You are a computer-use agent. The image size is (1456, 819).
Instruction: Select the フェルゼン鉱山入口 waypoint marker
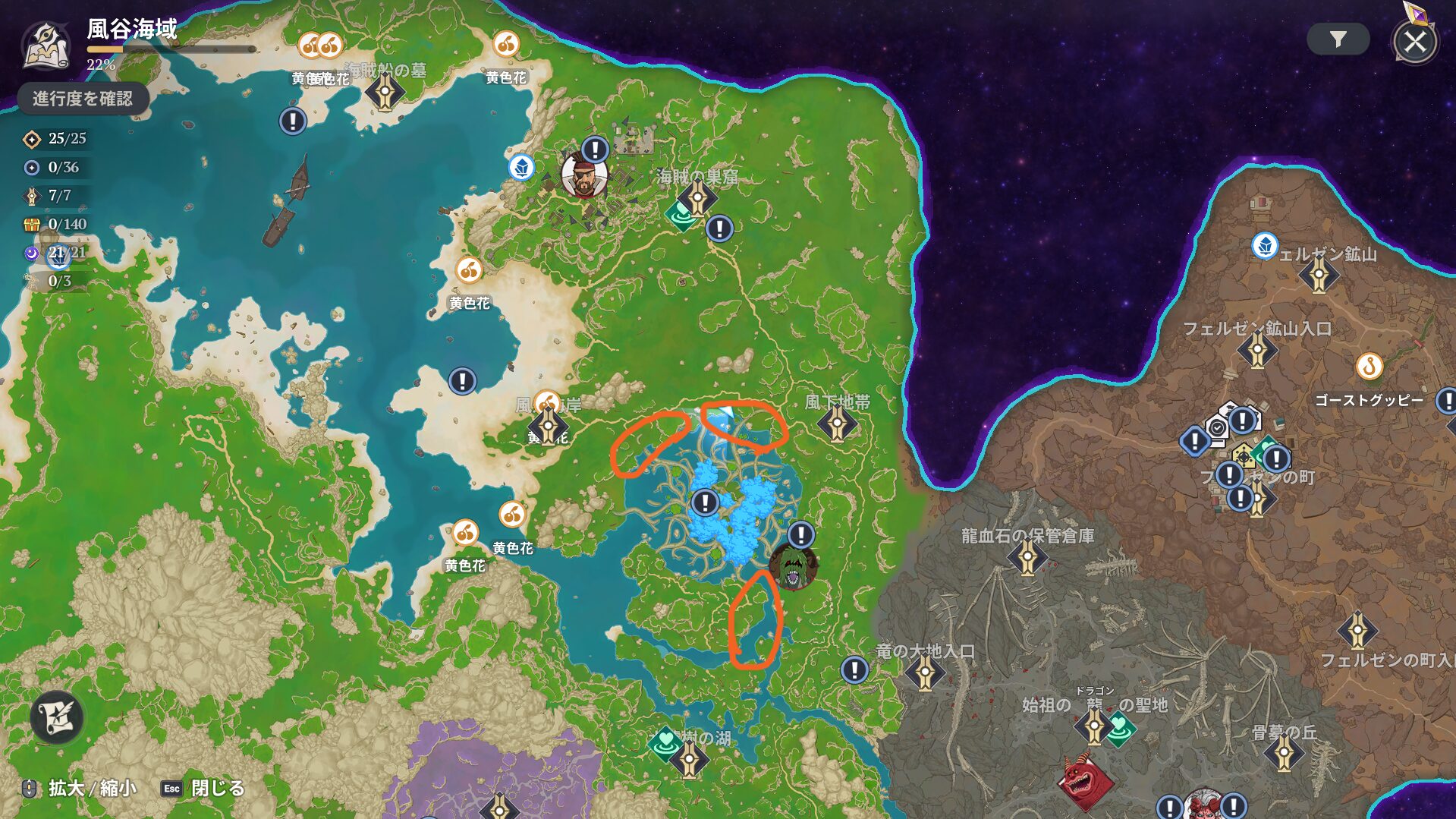coord(1257,351)
